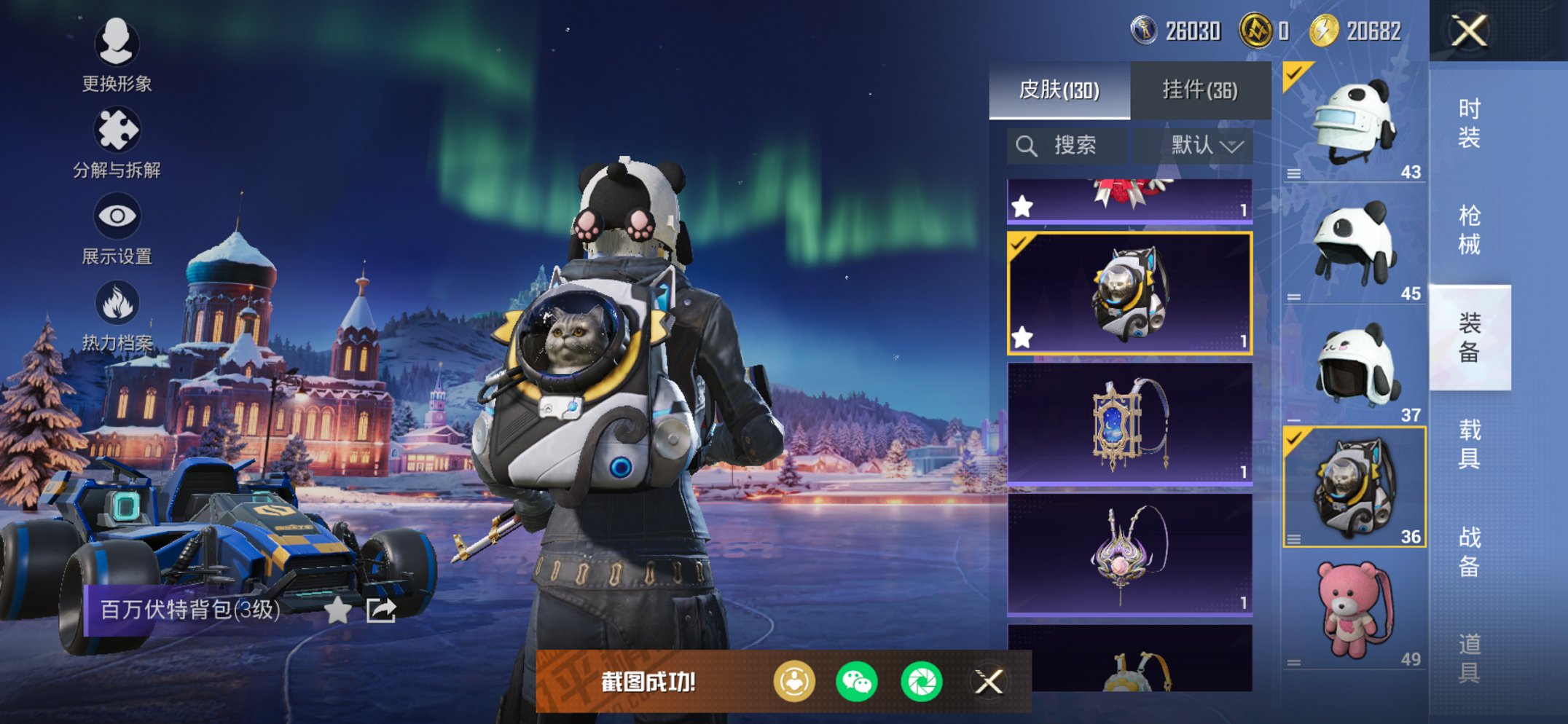The image size is (1568, 724).
Task: Switch to the 皮肤(130) skins tab
Action: pyautogui.click(x=1059, y=90)
